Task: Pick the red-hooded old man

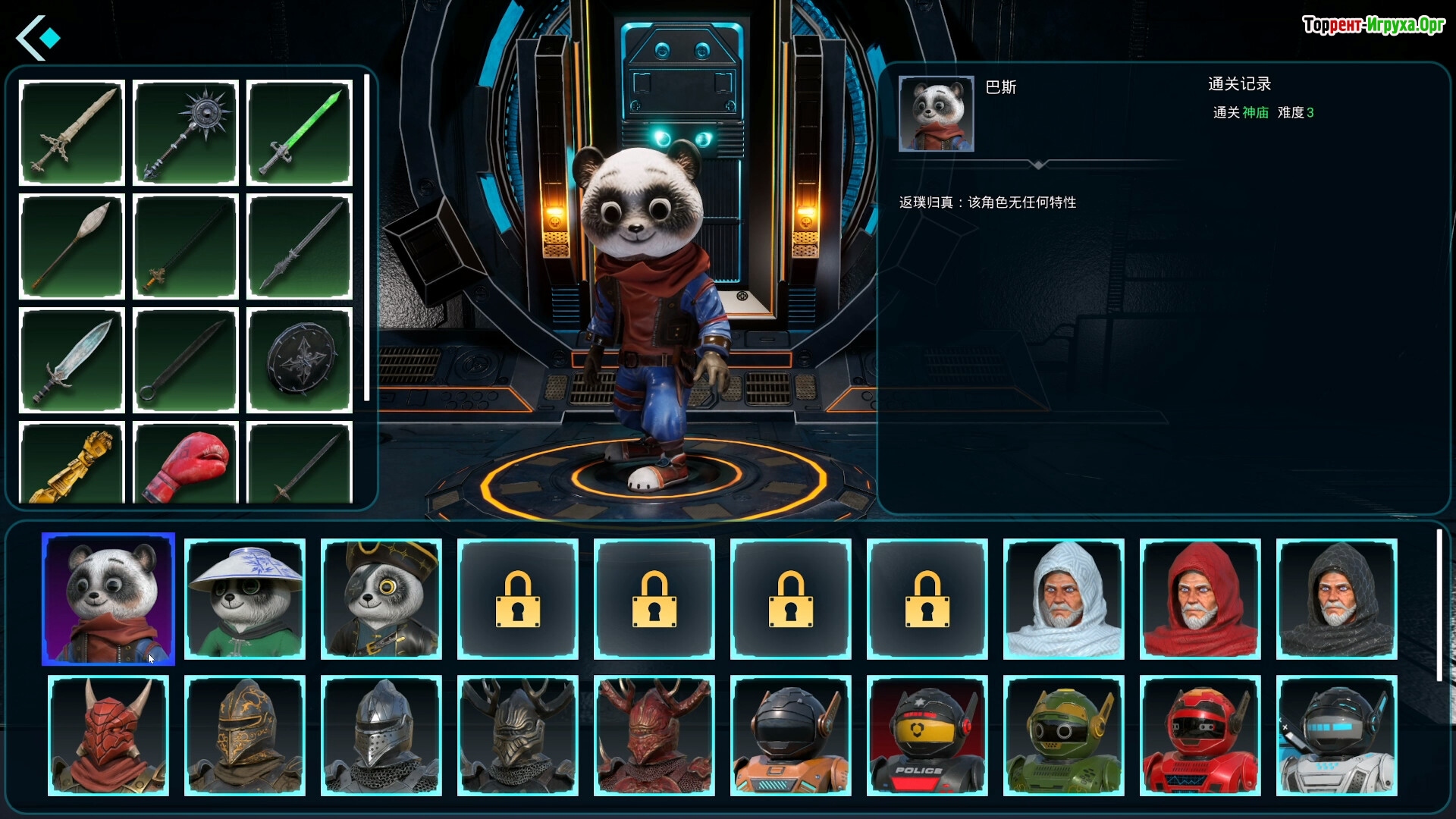Action: click(x=1200, y=599)
